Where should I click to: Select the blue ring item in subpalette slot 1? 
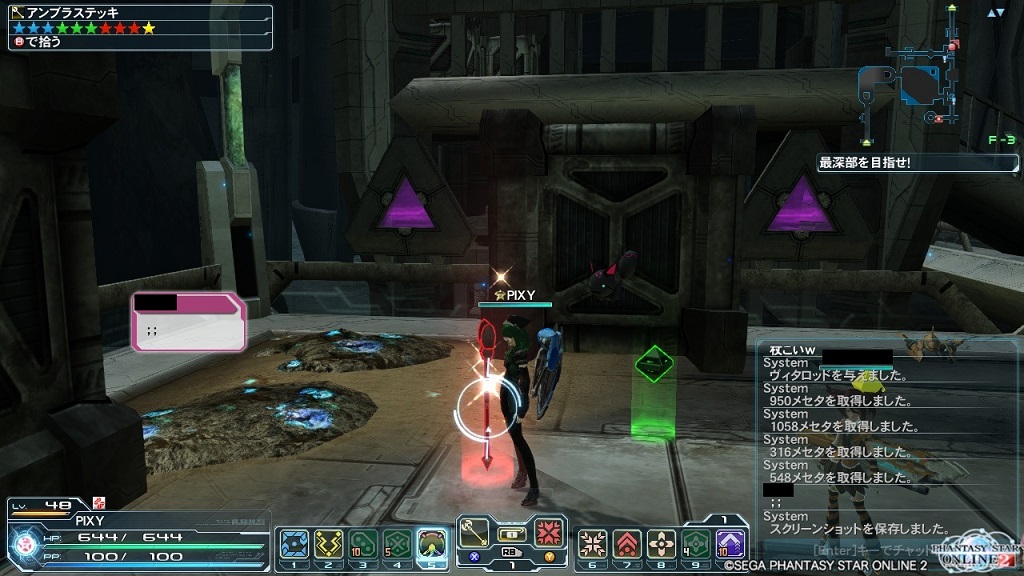tap(294, 544)
